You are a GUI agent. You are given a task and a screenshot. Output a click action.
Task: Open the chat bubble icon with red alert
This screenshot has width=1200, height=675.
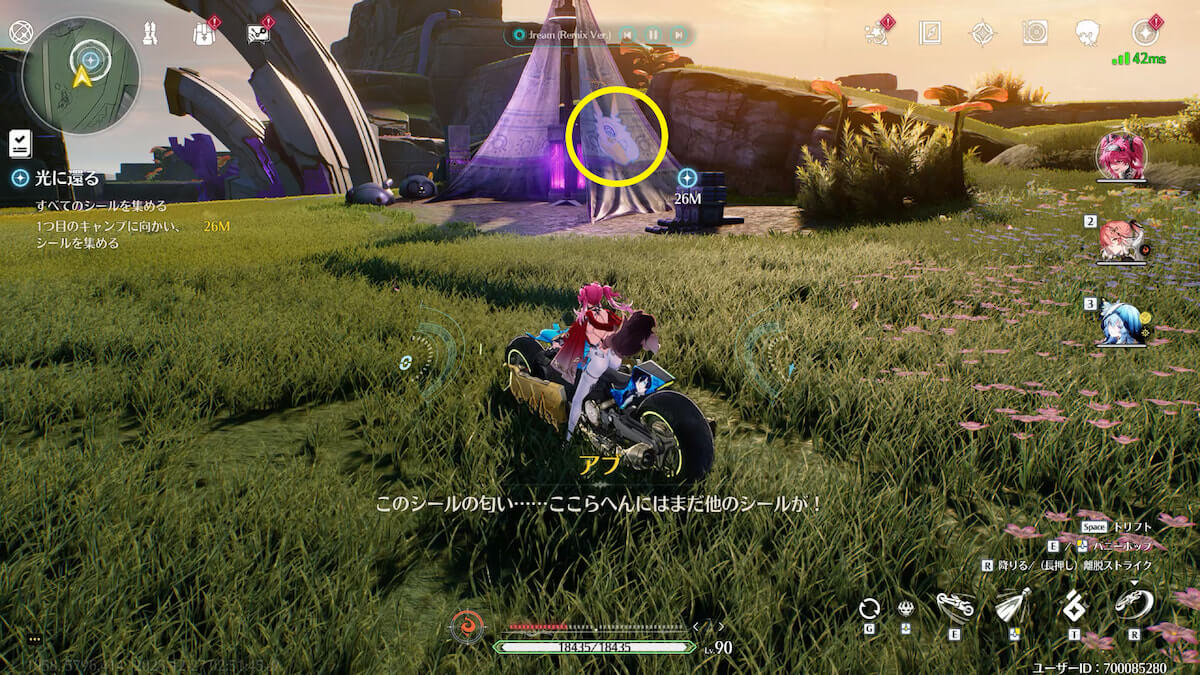[258, 33]
